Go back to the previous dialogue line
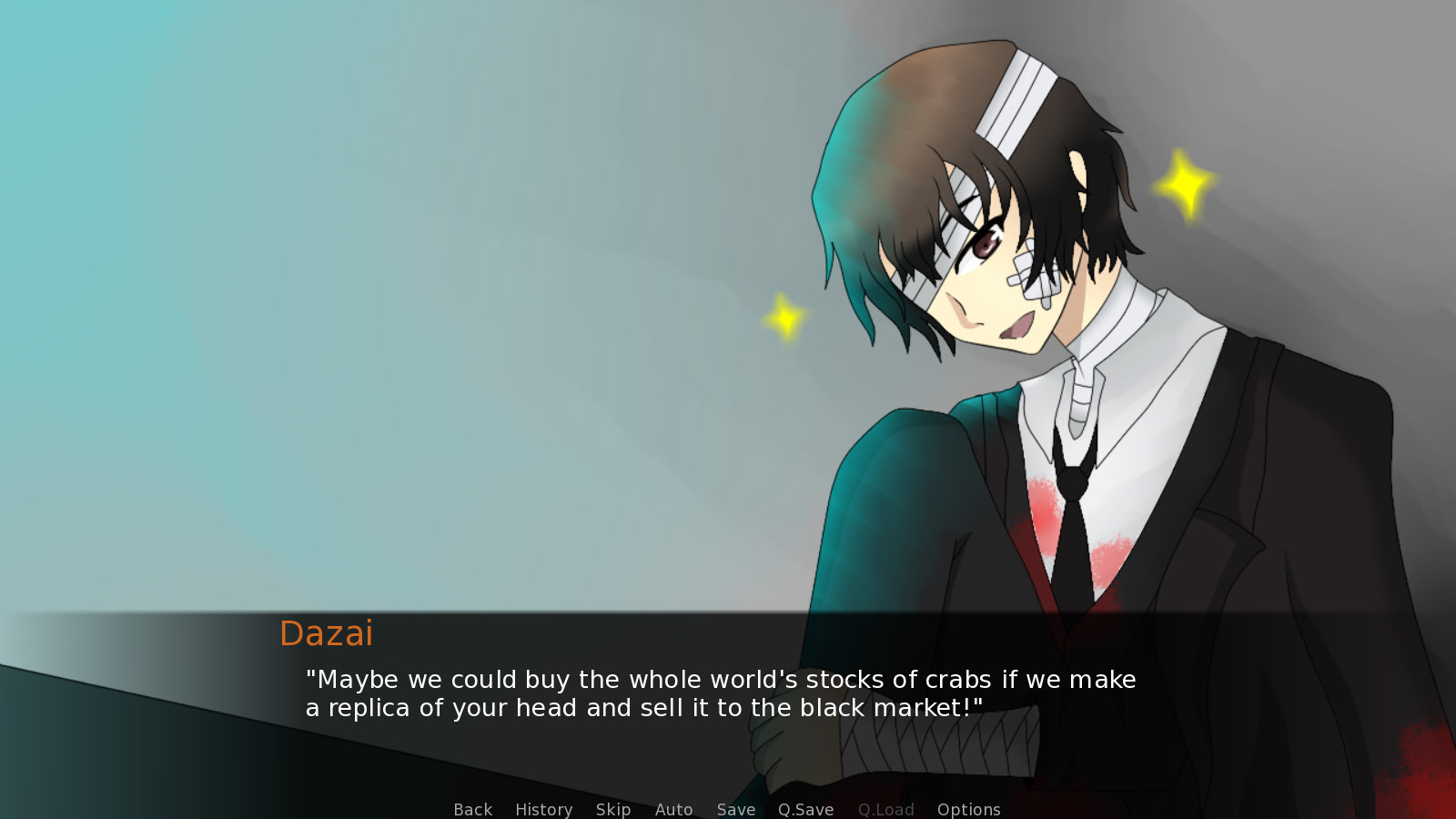This screenshot has width=1456, height=819. coord(472,809)
